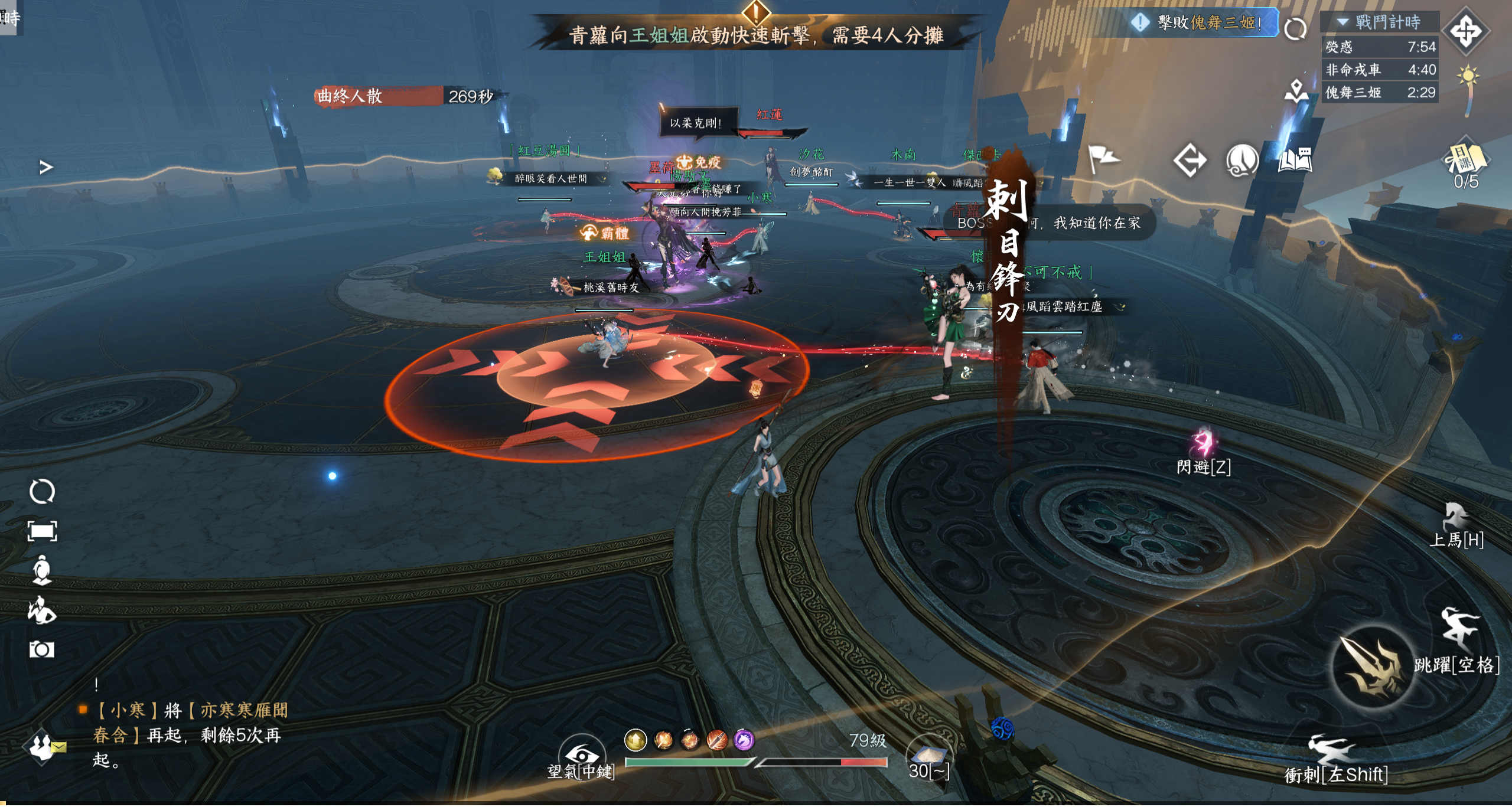
Task: Mount the horse with 上馬
Action: 1456,521
